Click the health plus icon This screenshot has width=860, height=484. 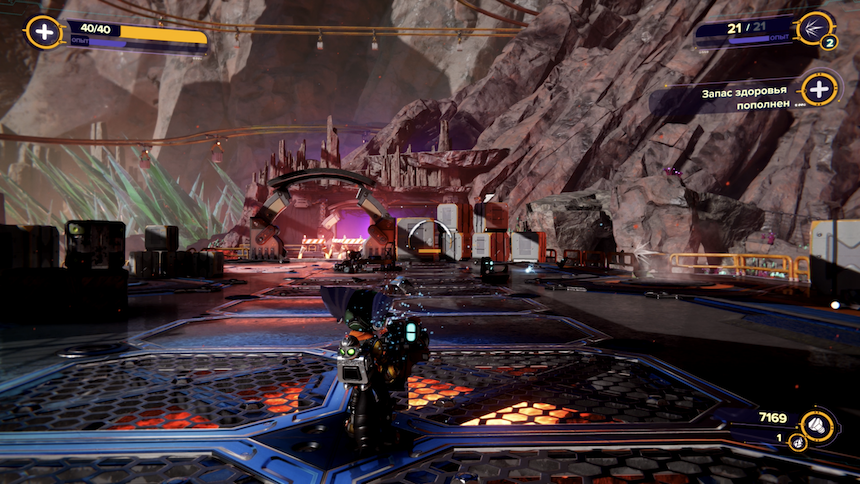coord(43,32)
